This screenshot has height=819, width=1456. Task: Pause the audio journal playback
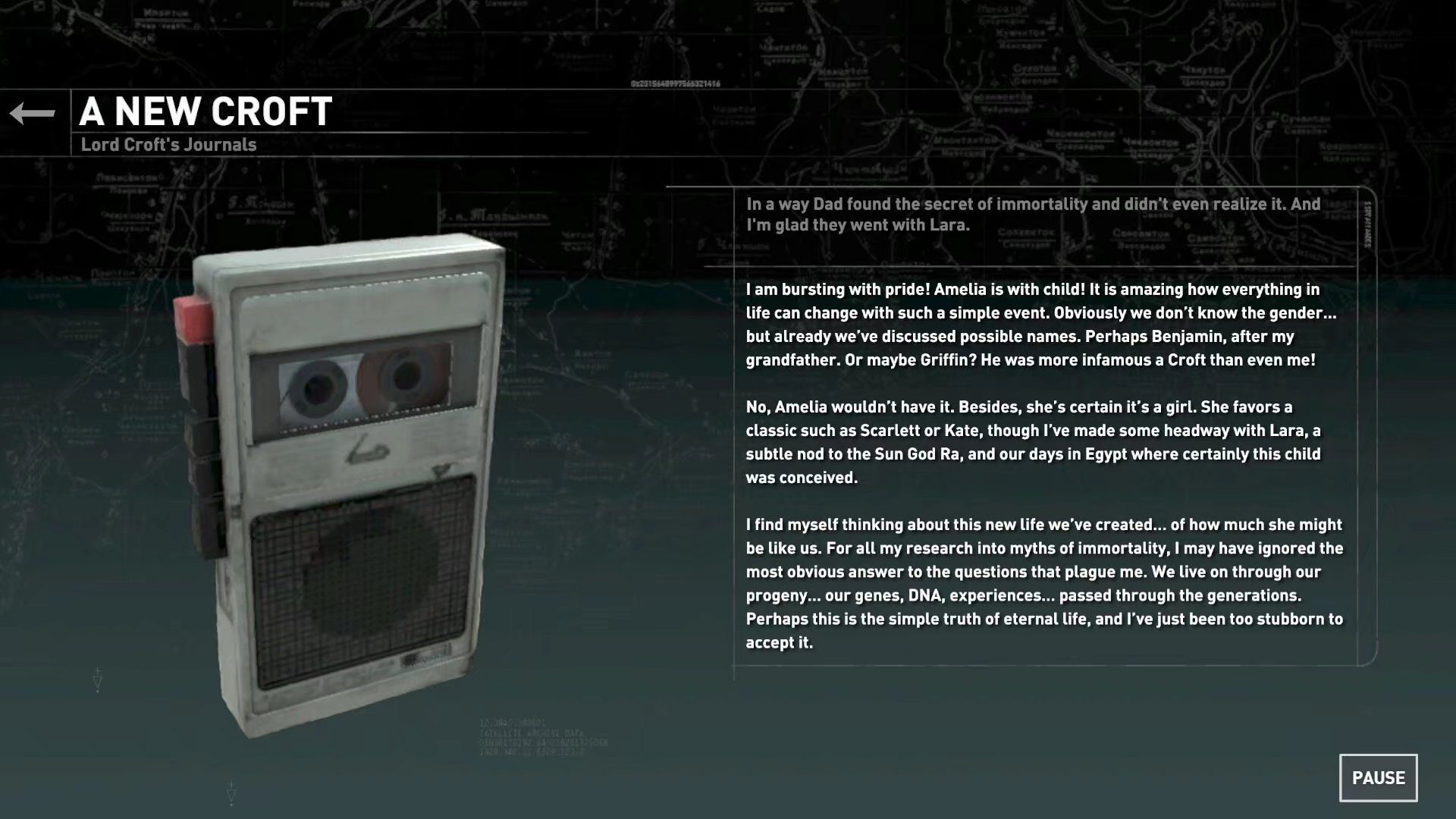click(x=1378, y=777)
